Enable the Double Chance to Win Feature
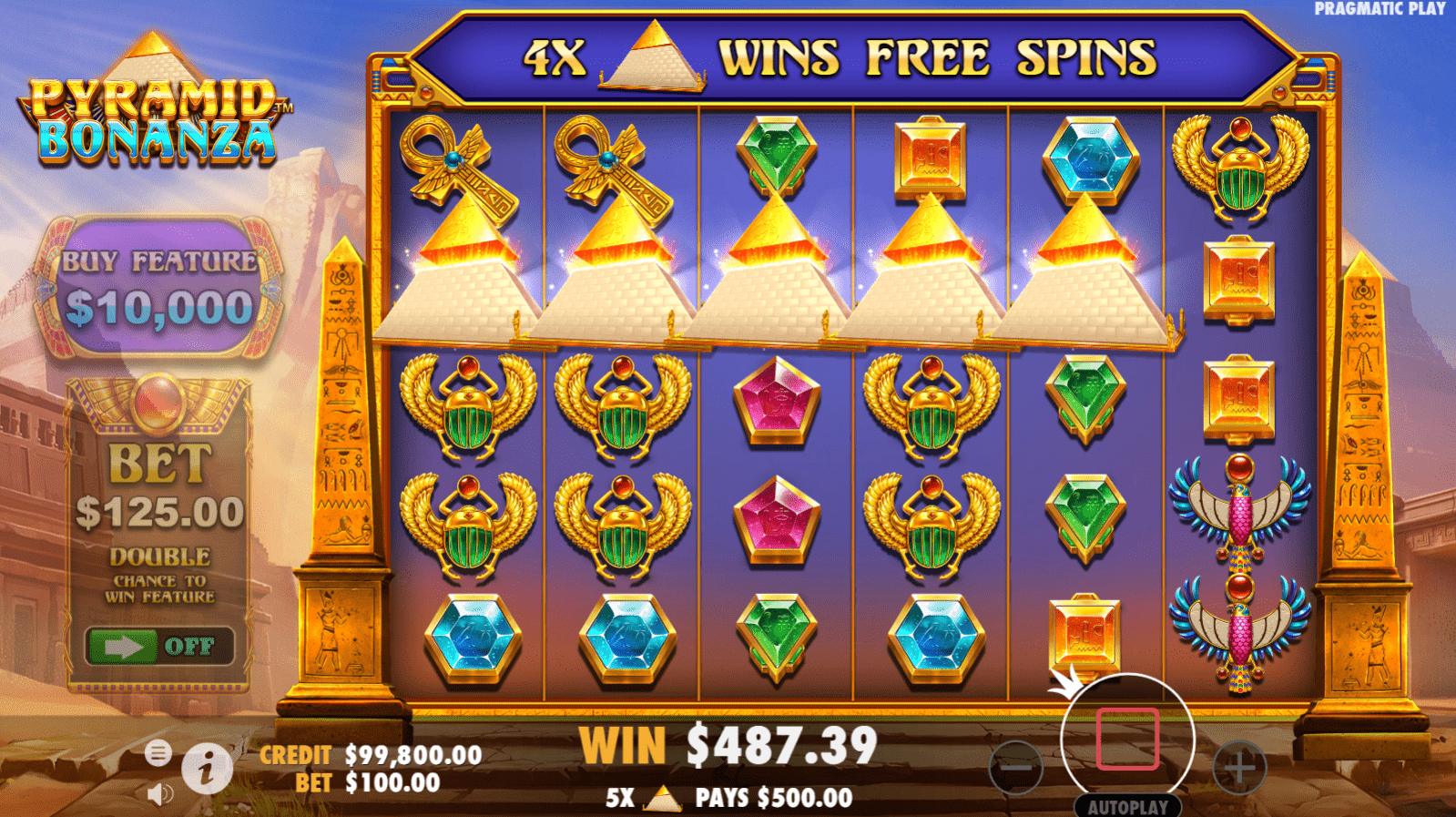 coord(161,648)
